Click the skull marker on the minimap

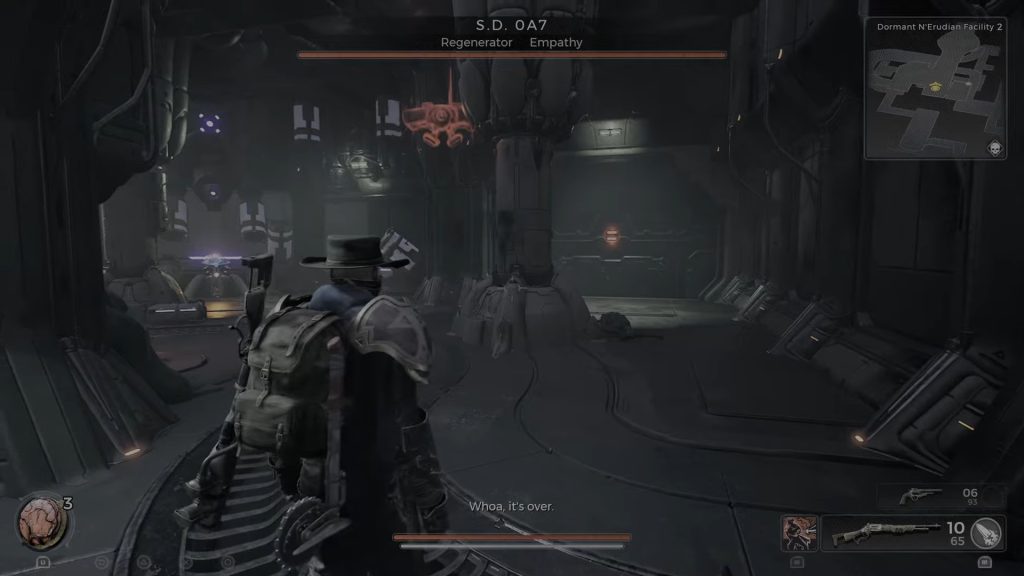pyautogui.click(x=994, y=148)
